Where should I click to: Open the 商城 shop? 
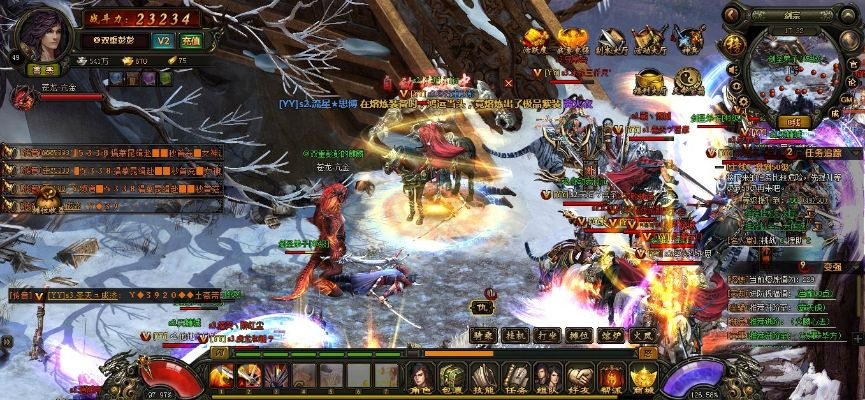[x=642, y=378]
